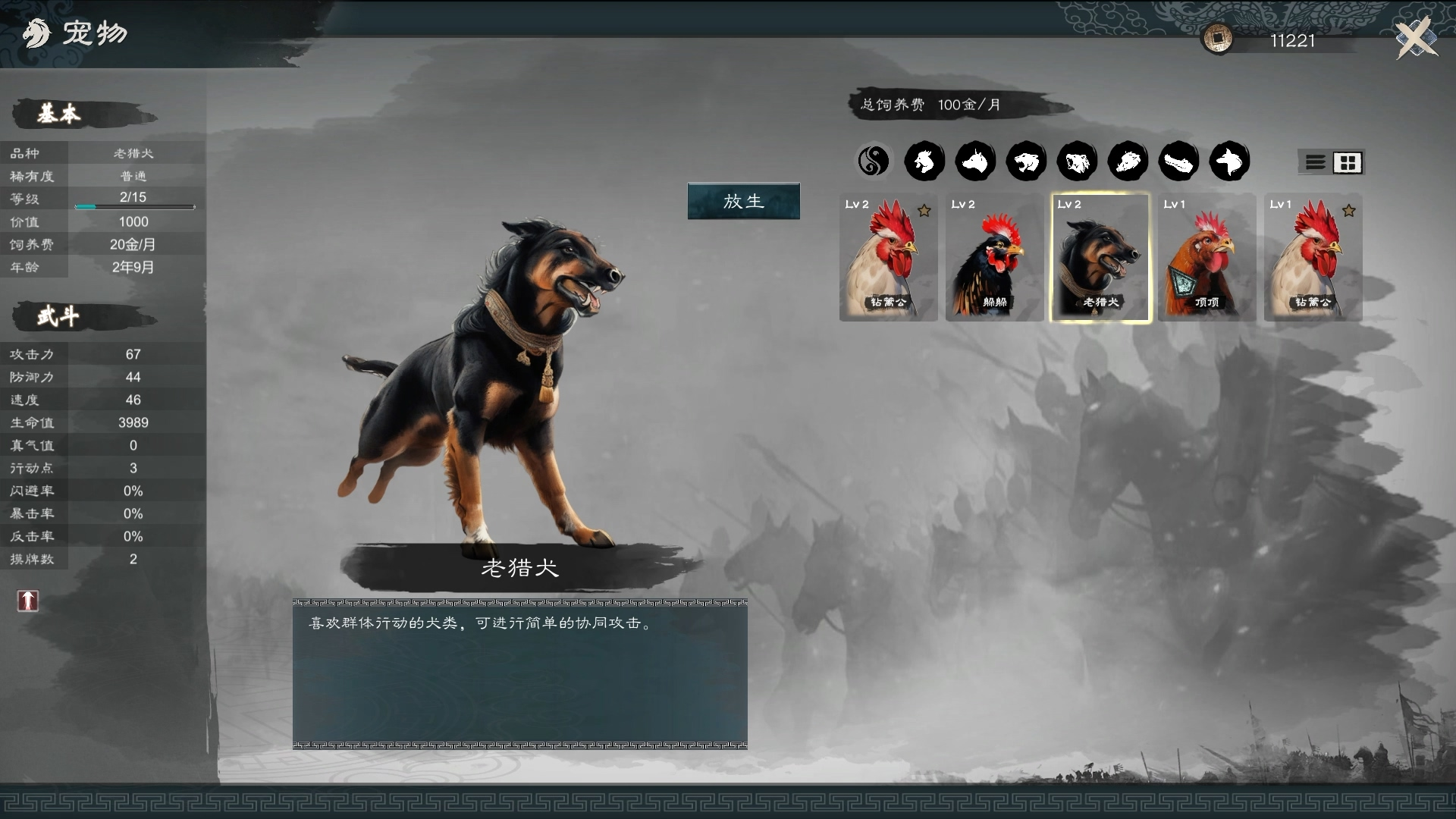Click the horse icon beside 宠物 title
1456x819 pixels.
click(x=36, y=33)
